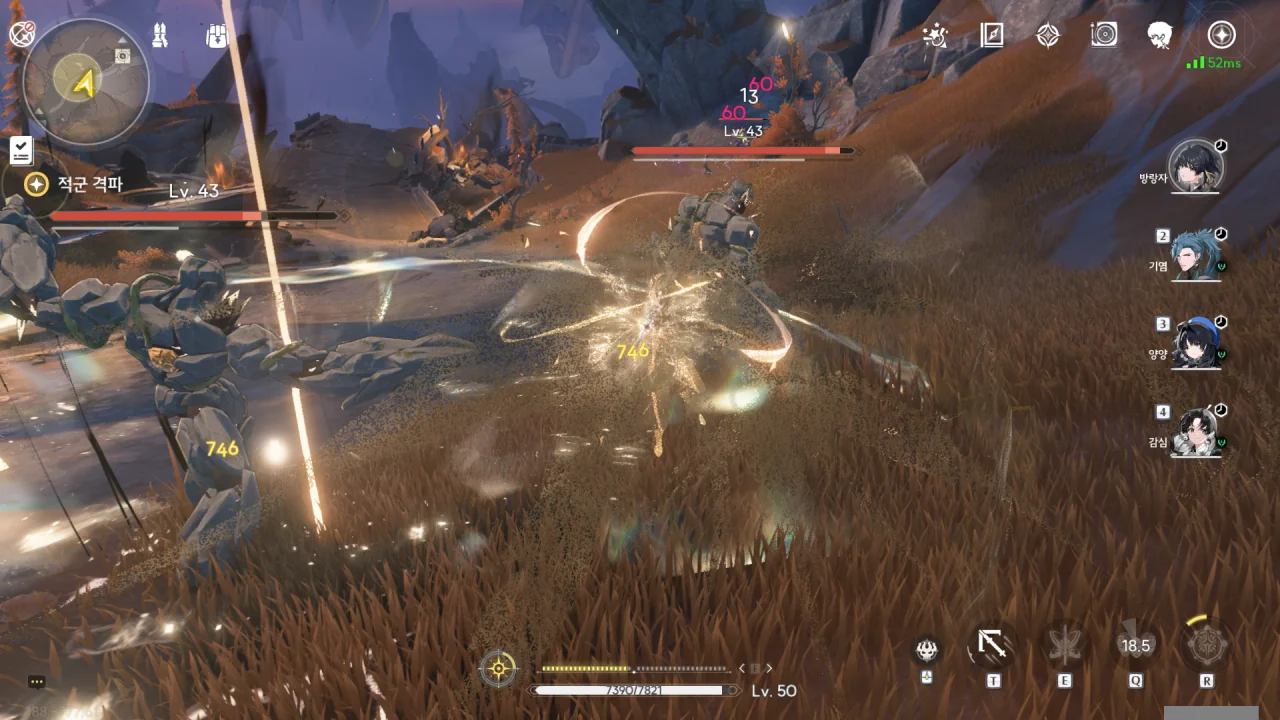Open the checklist quest log icon
The image size is (1280, 720).
[x=21, y=151]
